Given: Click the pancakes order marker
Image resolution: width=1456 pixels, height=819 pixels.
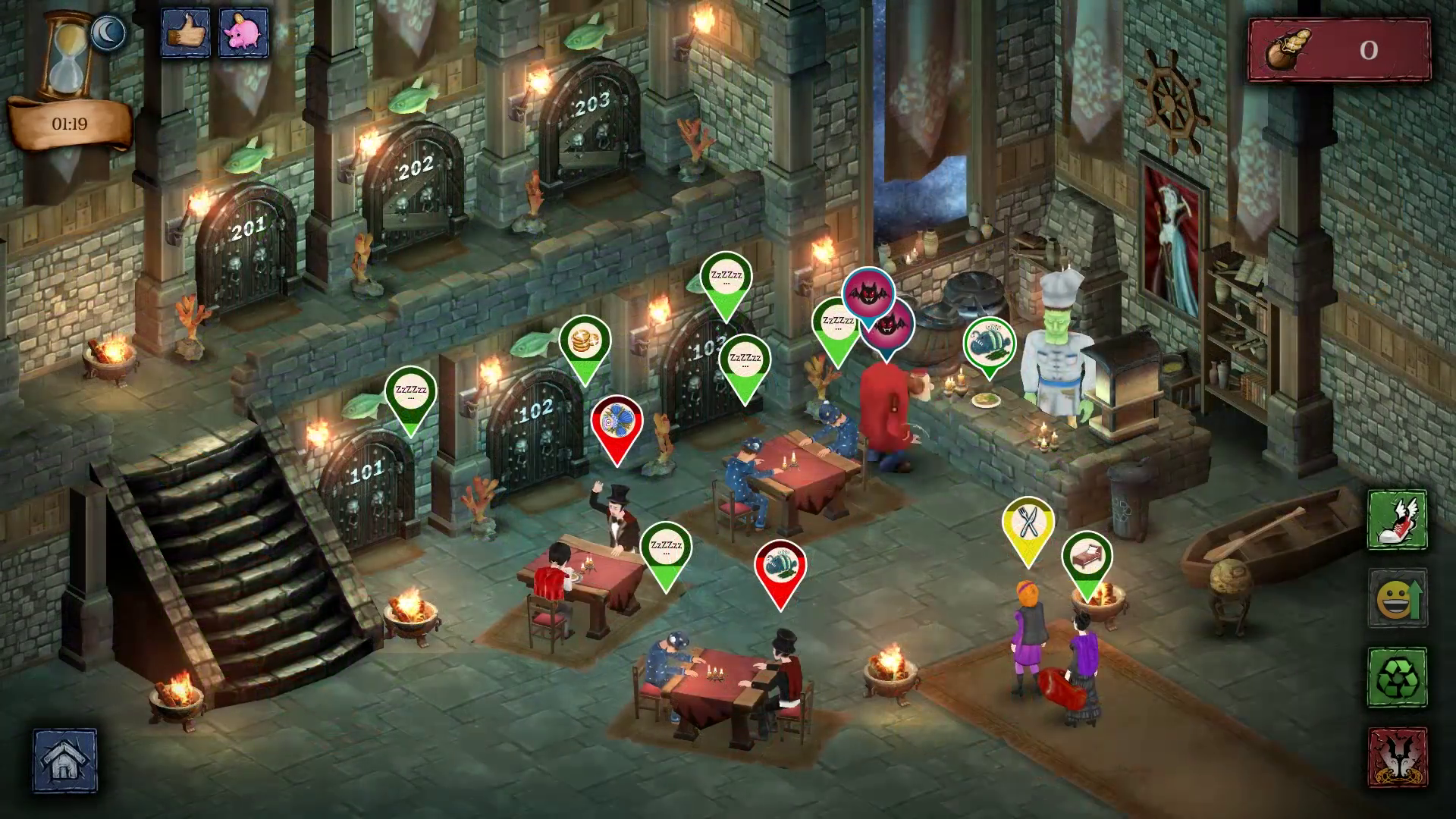Looking at the screenshot, I should coord(585,341).
